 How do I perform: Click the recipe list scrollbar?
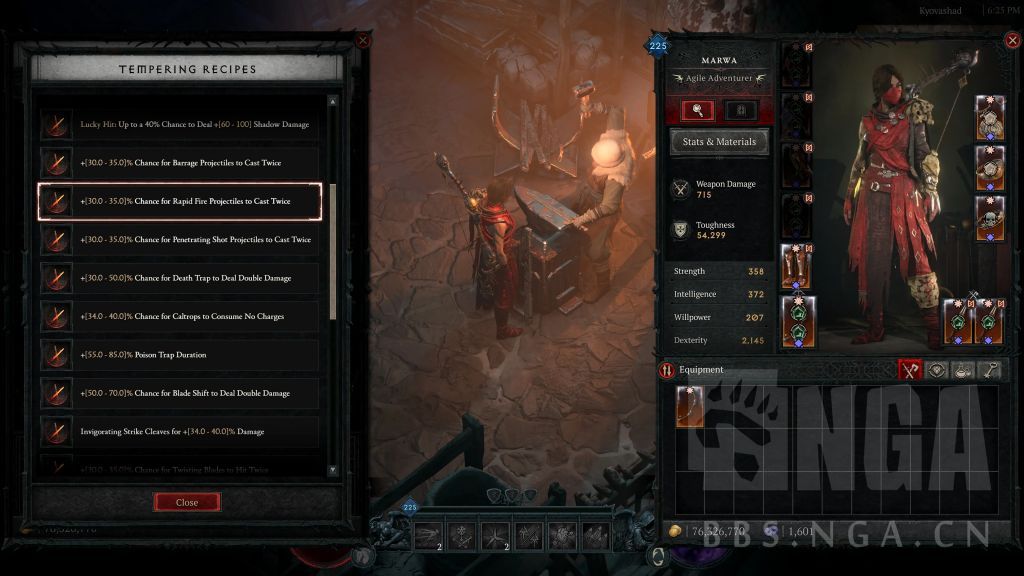click(x=333, y=250)
